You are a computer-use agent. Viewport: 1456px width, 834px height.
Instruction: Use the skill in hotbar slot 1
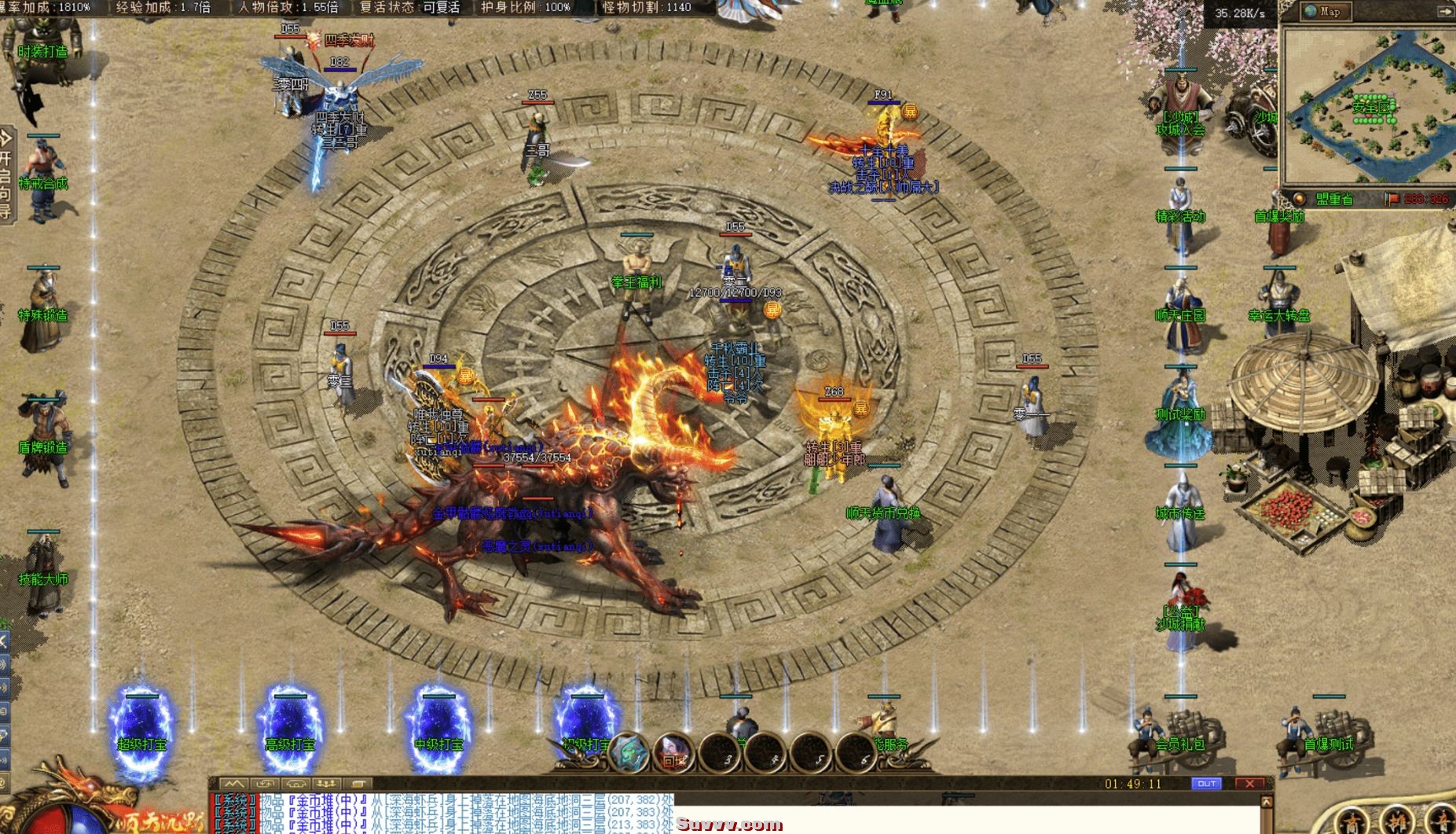629,752
